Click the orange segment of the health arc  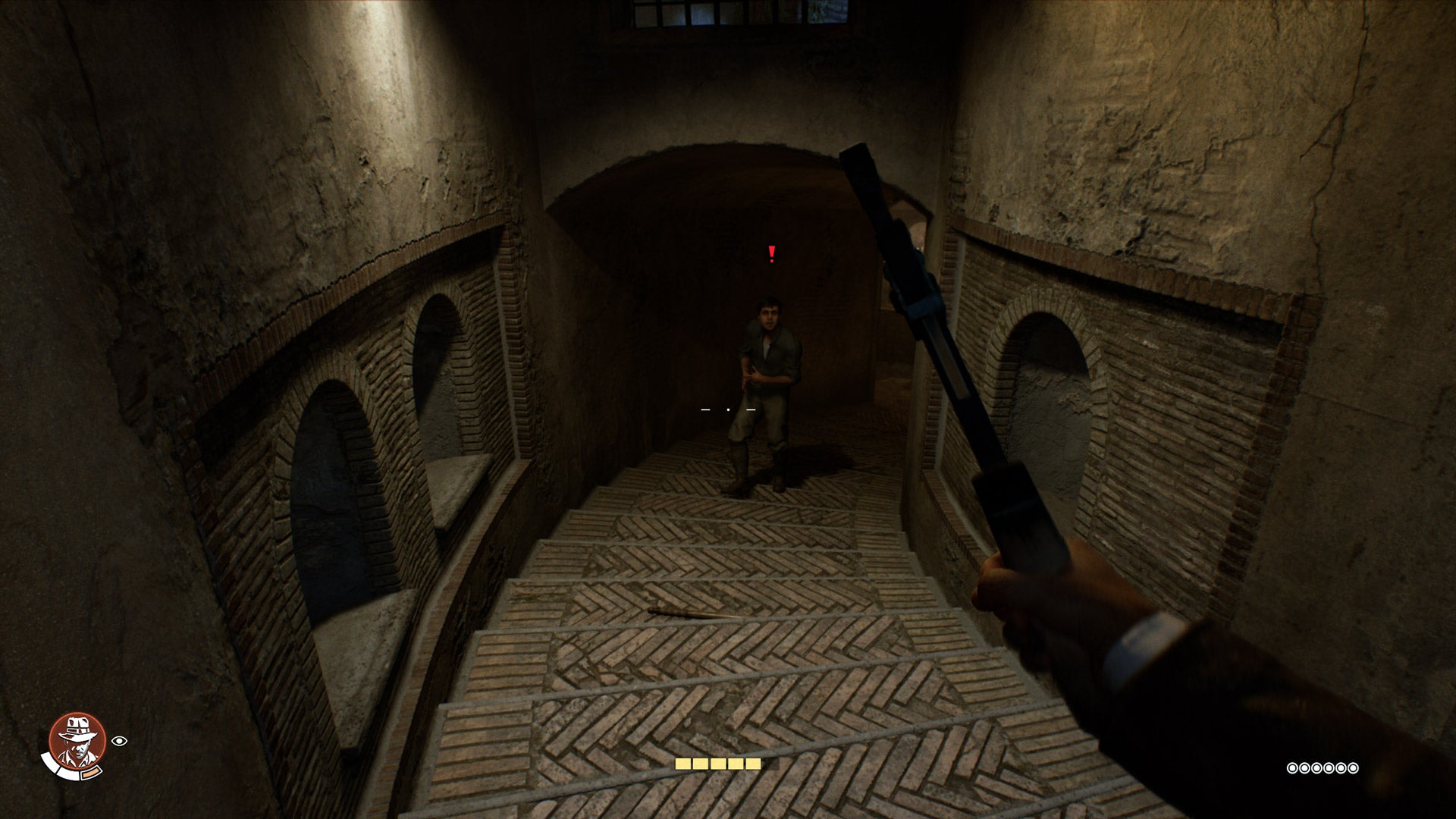pos(91,773)
